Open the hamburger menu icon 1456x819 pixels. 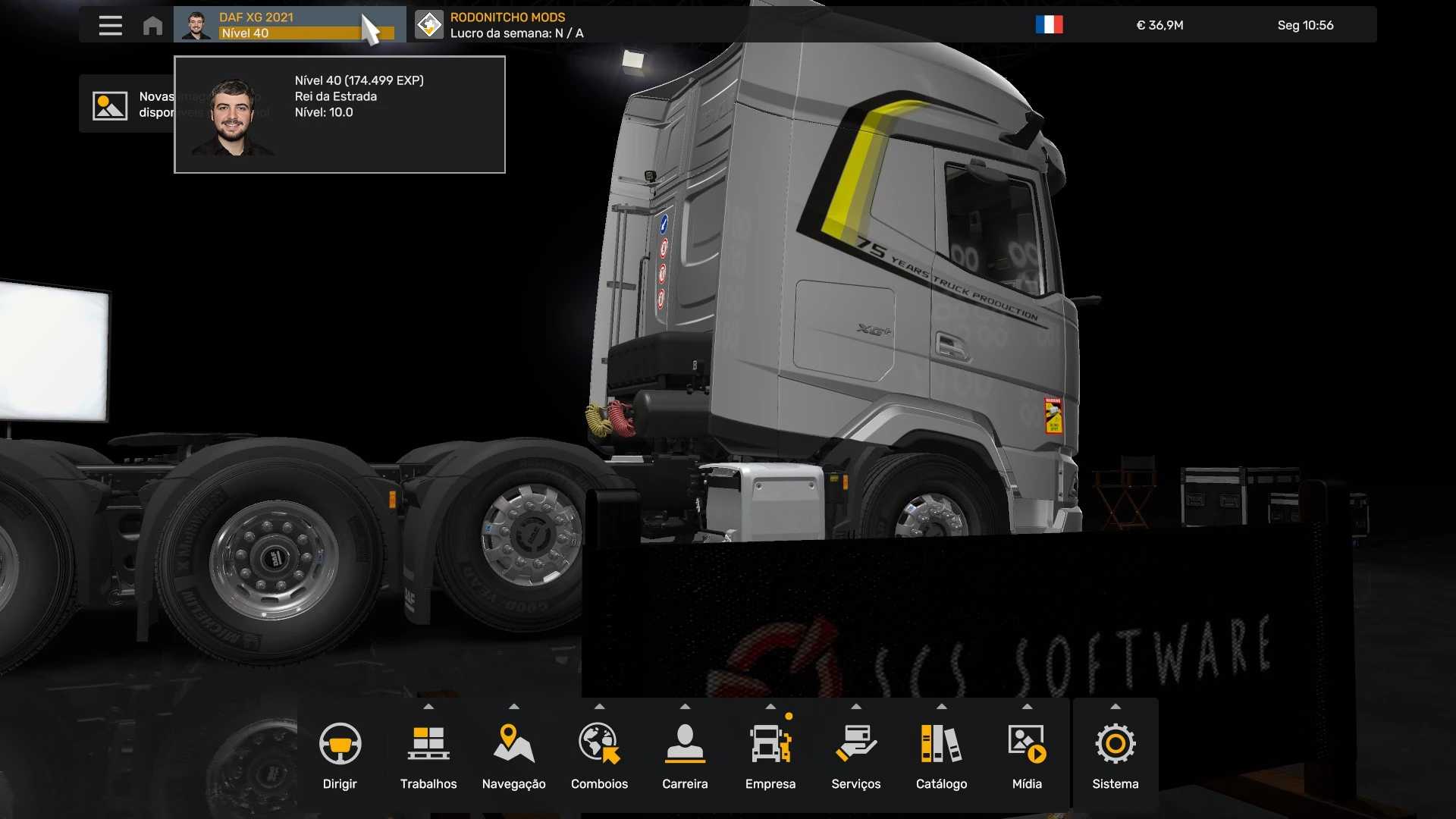click(110, 25)
